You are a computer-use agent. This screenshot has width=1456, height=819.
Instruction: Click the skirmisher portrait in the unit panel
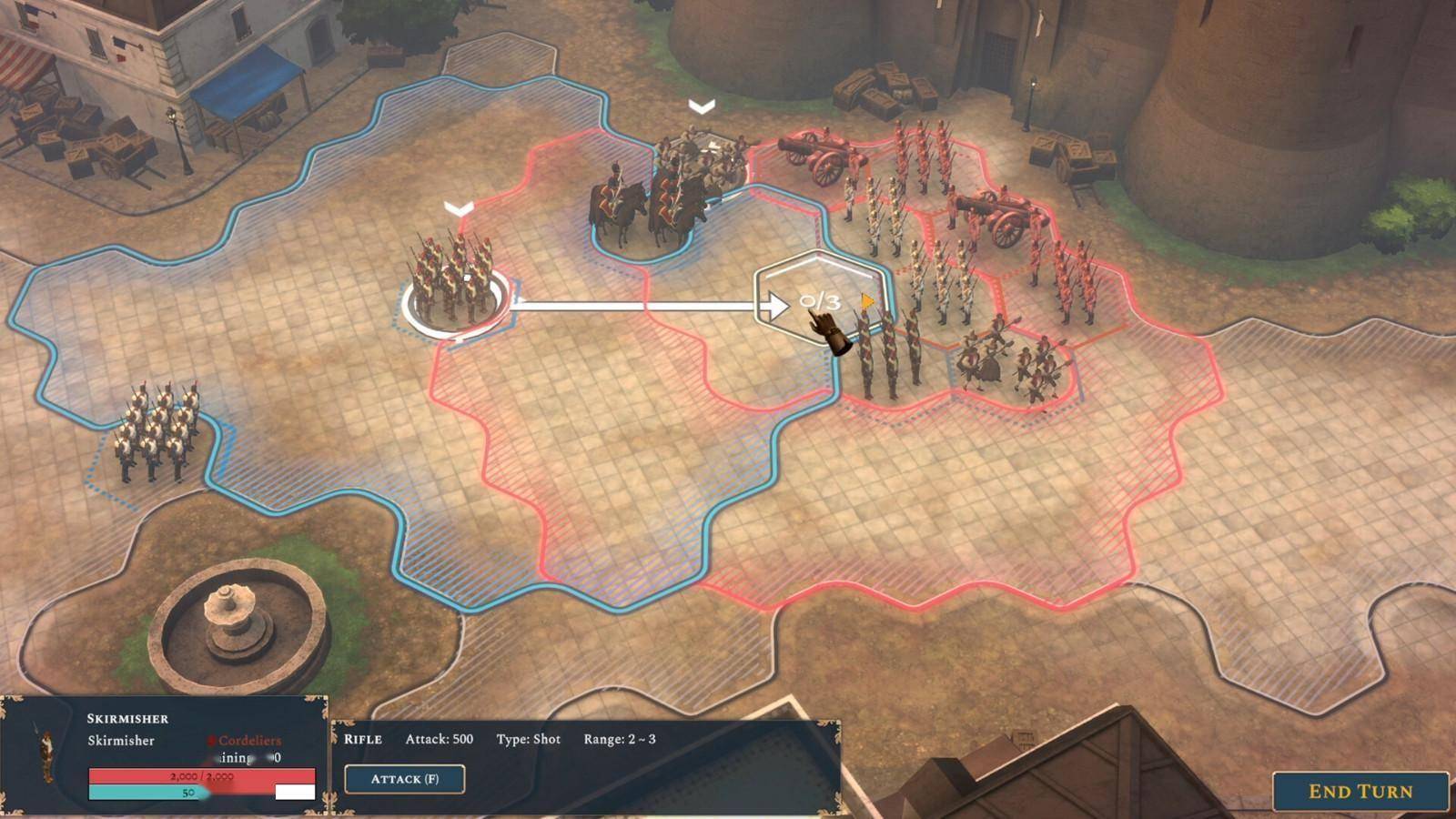43,753
